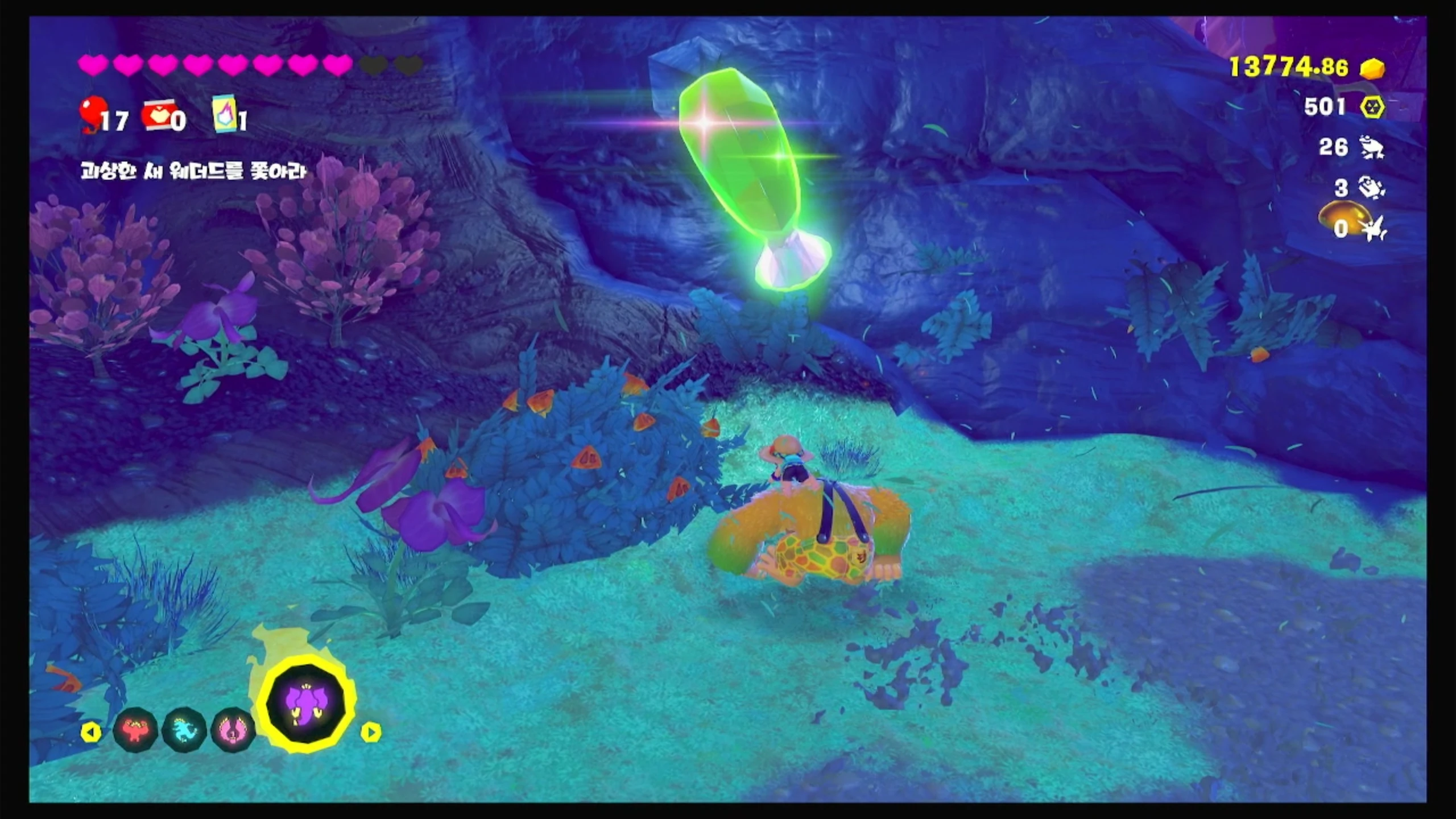This screenshot has height=819, width=1456.
Task: Open the Korean quest objective text tracker
Action: click(x=193, y=171)
